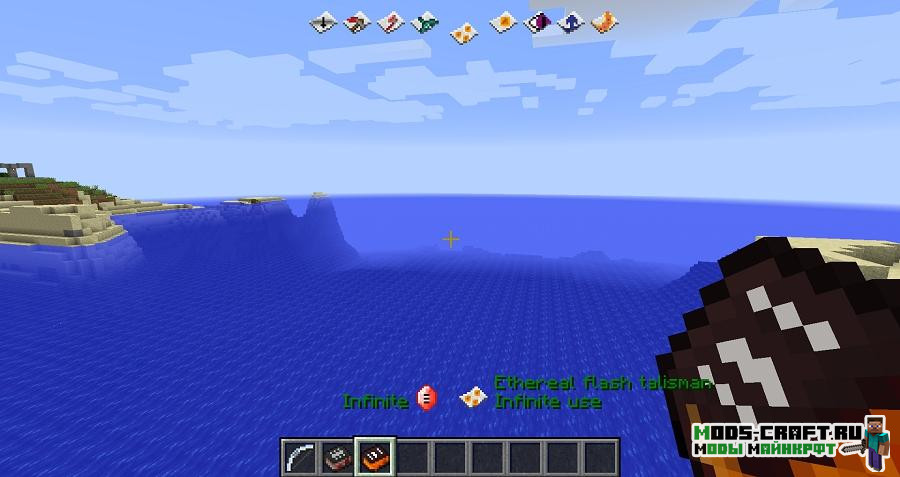
Task: Choose the orange three-dot talisman at top
Action: (x=463, y=32)
